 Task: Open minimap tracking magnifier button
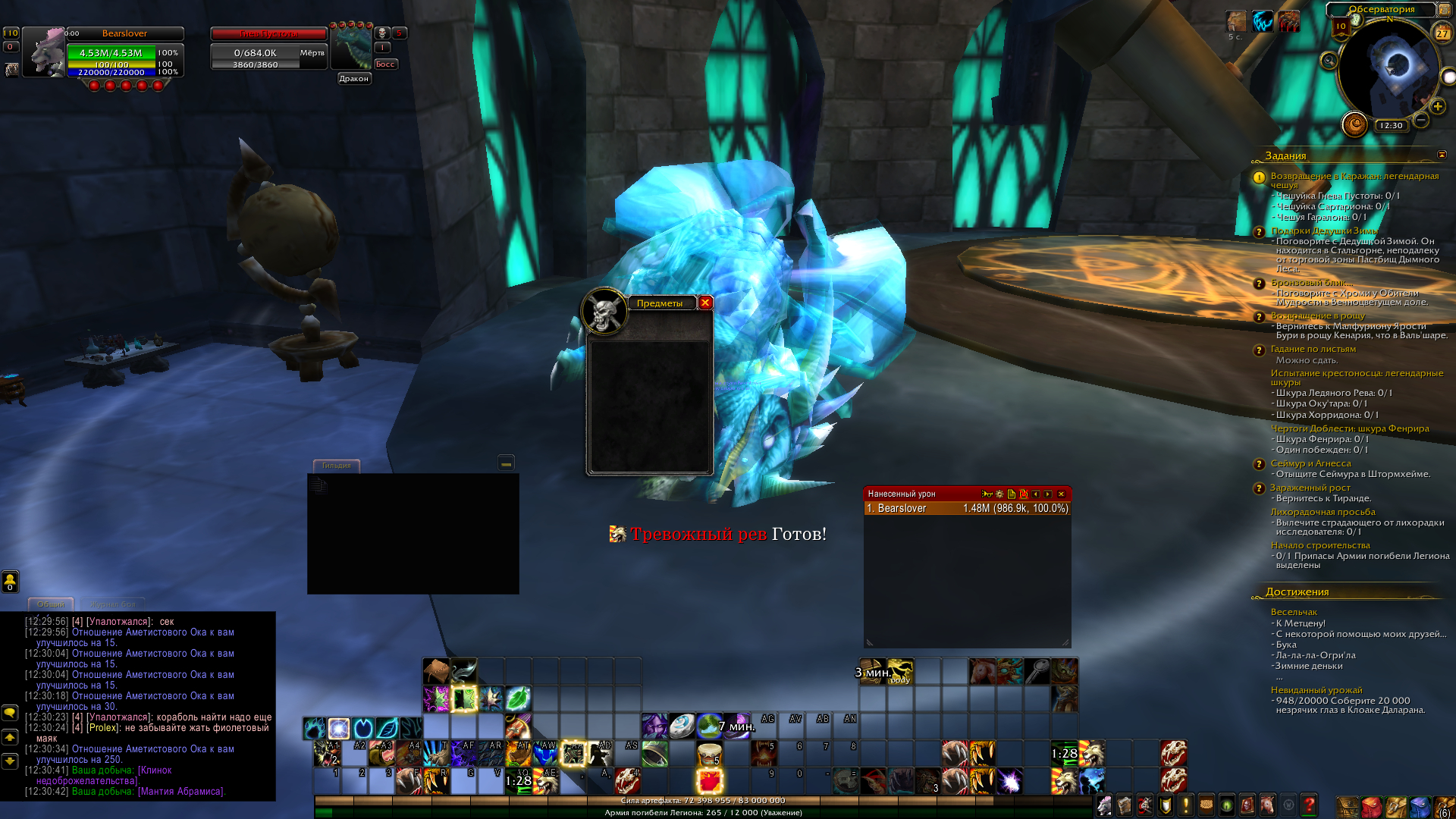1329,61
